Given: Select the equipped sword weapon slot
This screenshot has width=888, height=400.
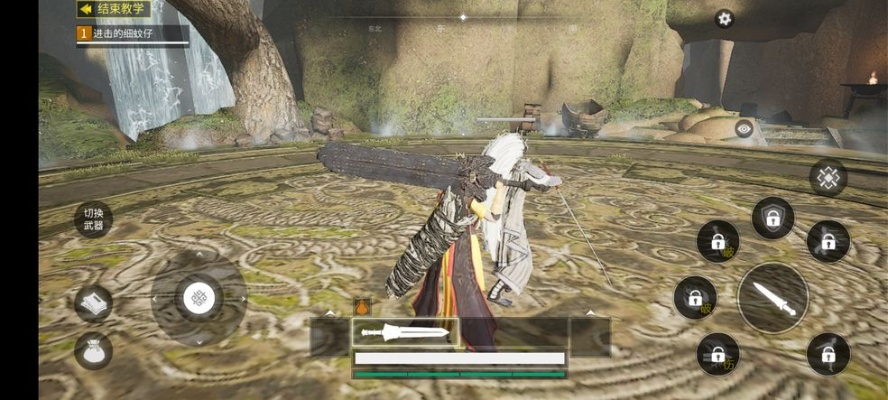Looking at the screenshot, I should coord(405,332).
